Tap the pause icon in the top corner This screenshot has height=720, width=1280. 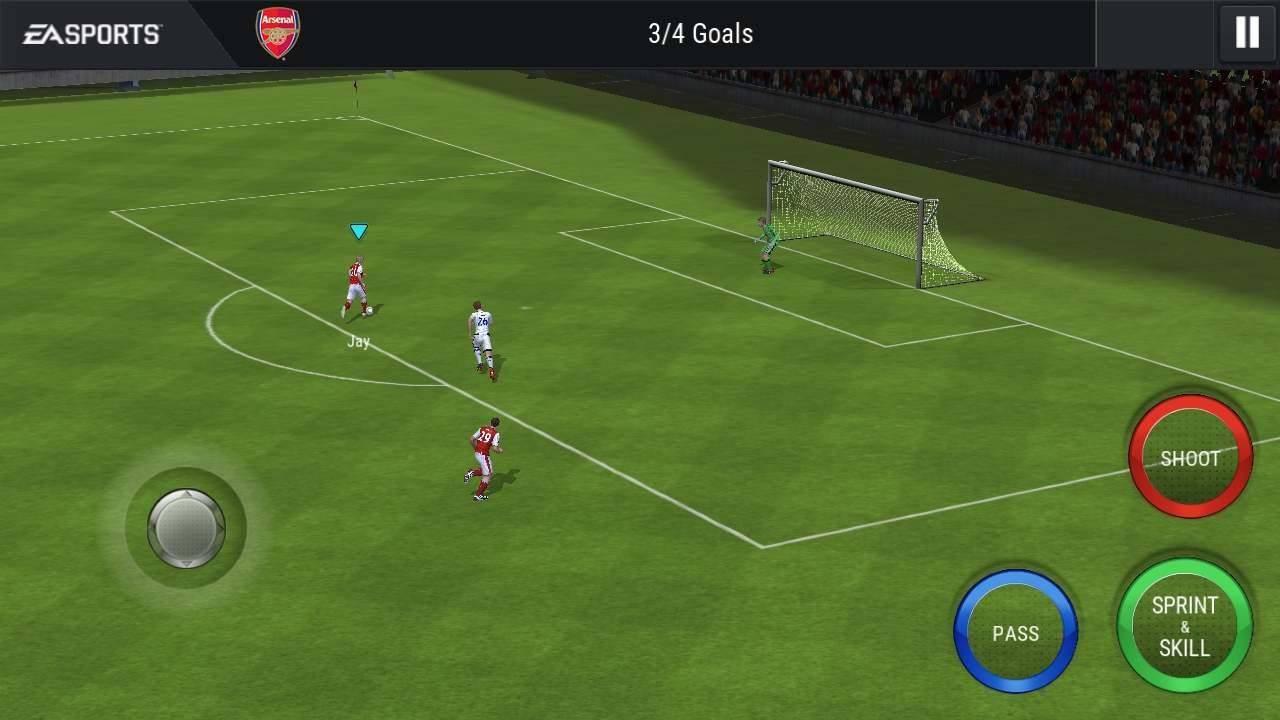pyautogui.click(x=1246, y=32)
